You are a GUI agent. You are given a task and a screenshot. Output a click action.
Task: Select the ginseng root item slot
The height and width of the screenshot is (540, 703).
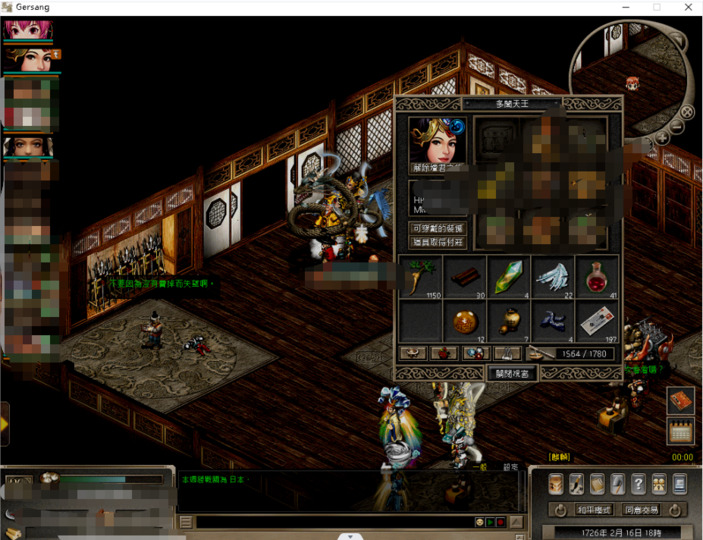[x=421, y=279]
